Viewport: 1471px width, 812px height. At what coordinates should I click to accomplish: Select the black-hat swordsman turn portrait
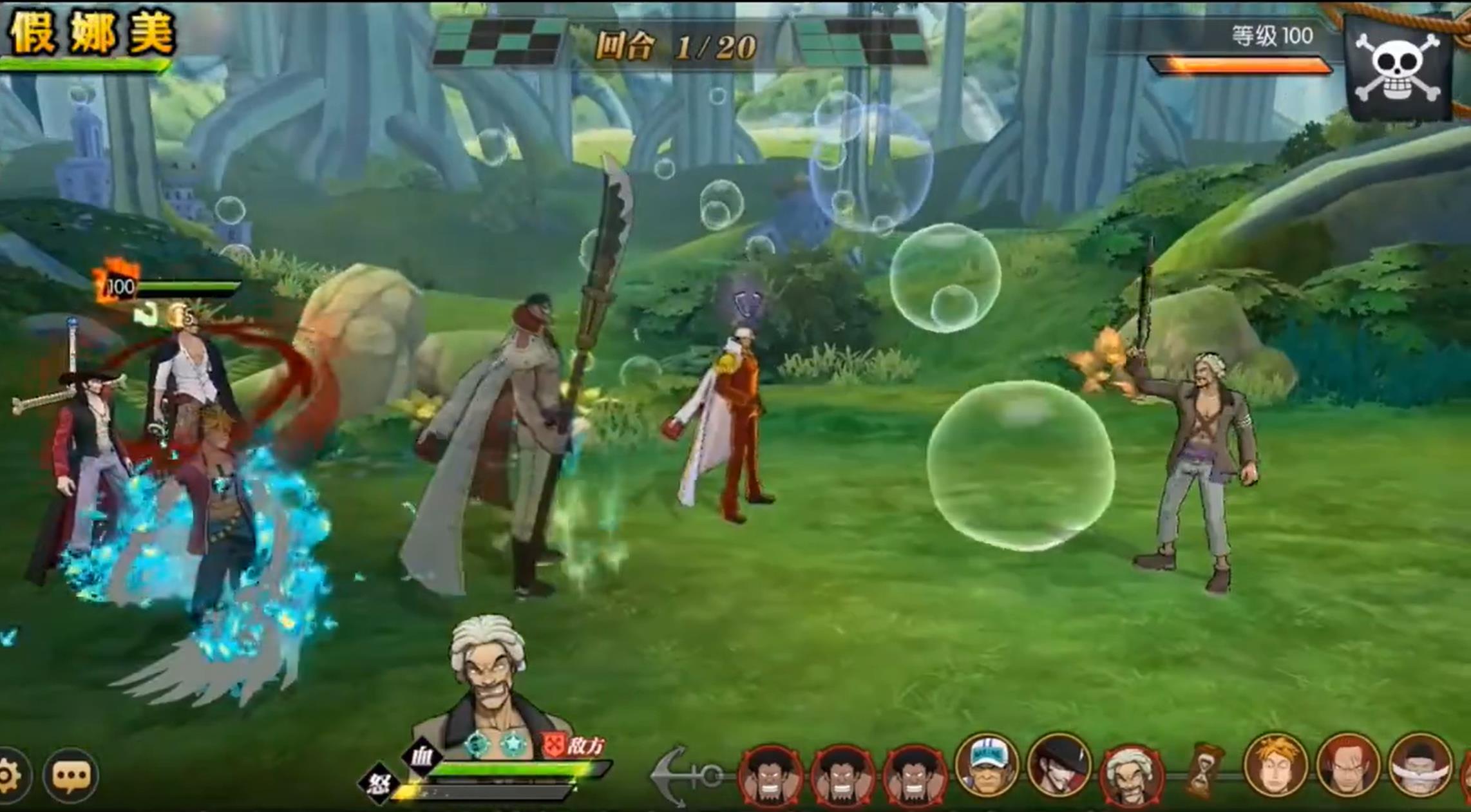point(1058,766)
